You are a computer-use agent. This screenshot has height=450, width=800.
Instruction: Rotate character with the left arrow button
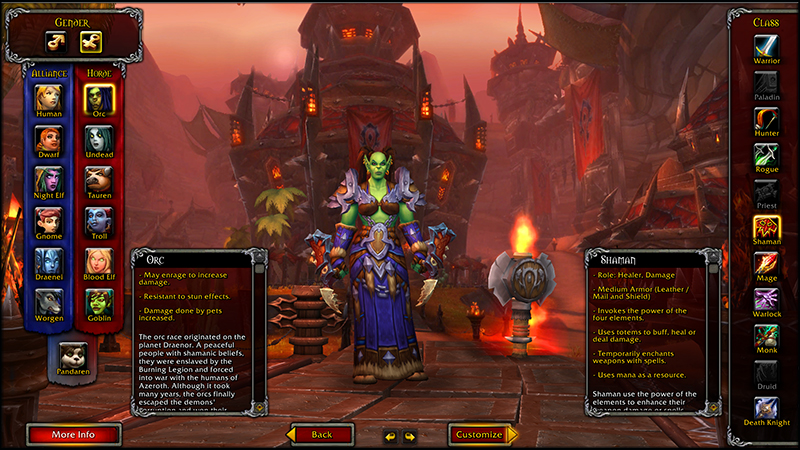click(x=390, y=436)
